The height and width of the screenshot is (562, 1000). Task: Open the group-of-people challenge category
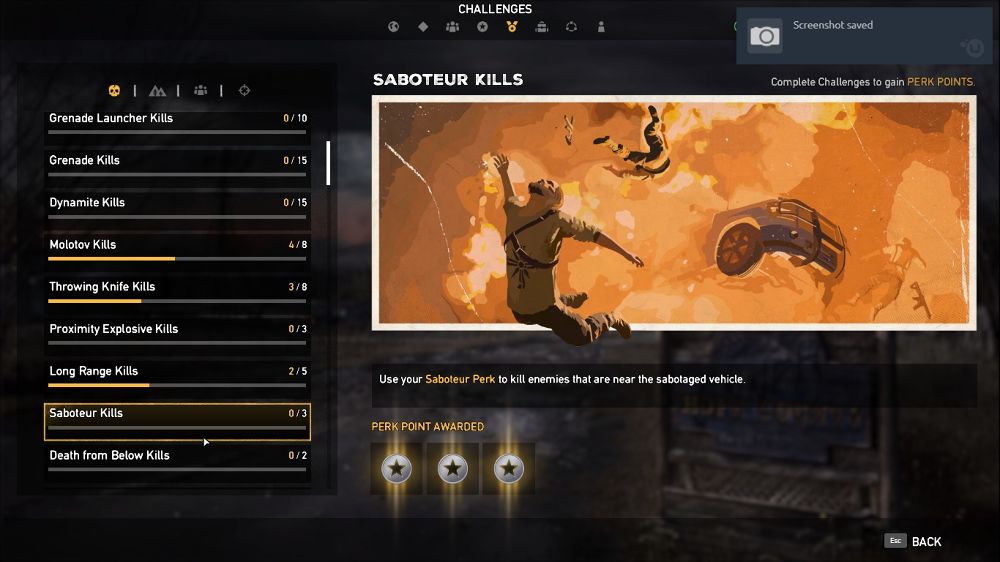point(201,91)
